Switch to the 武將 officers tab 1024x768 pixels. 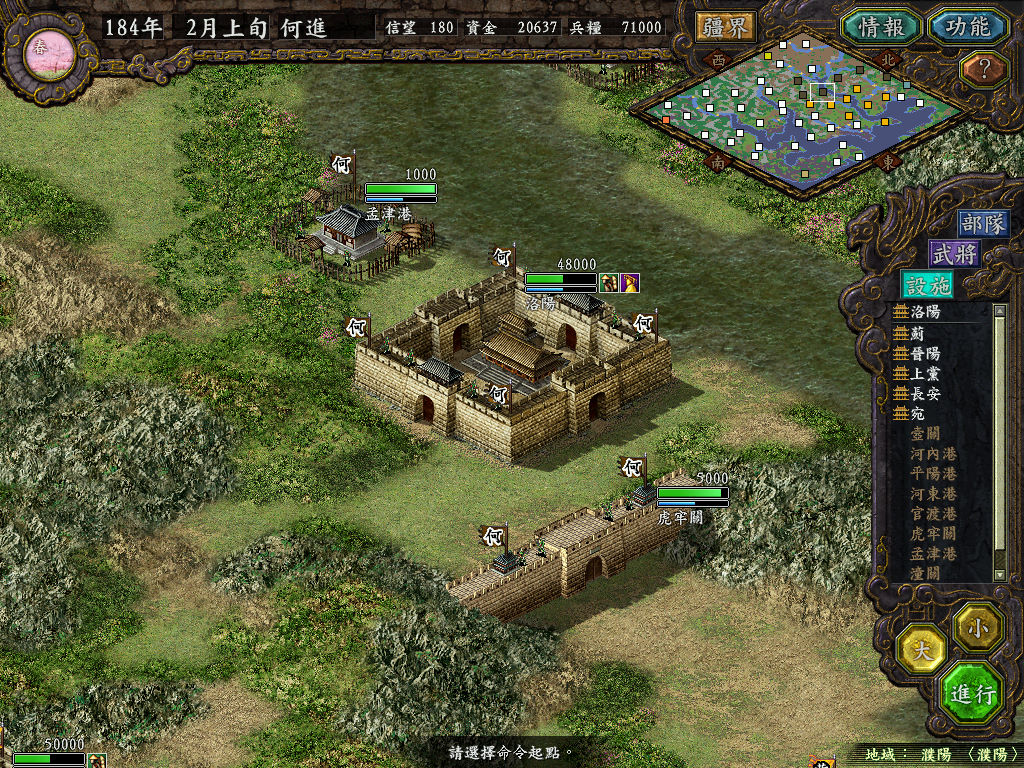tap(954, 254)
